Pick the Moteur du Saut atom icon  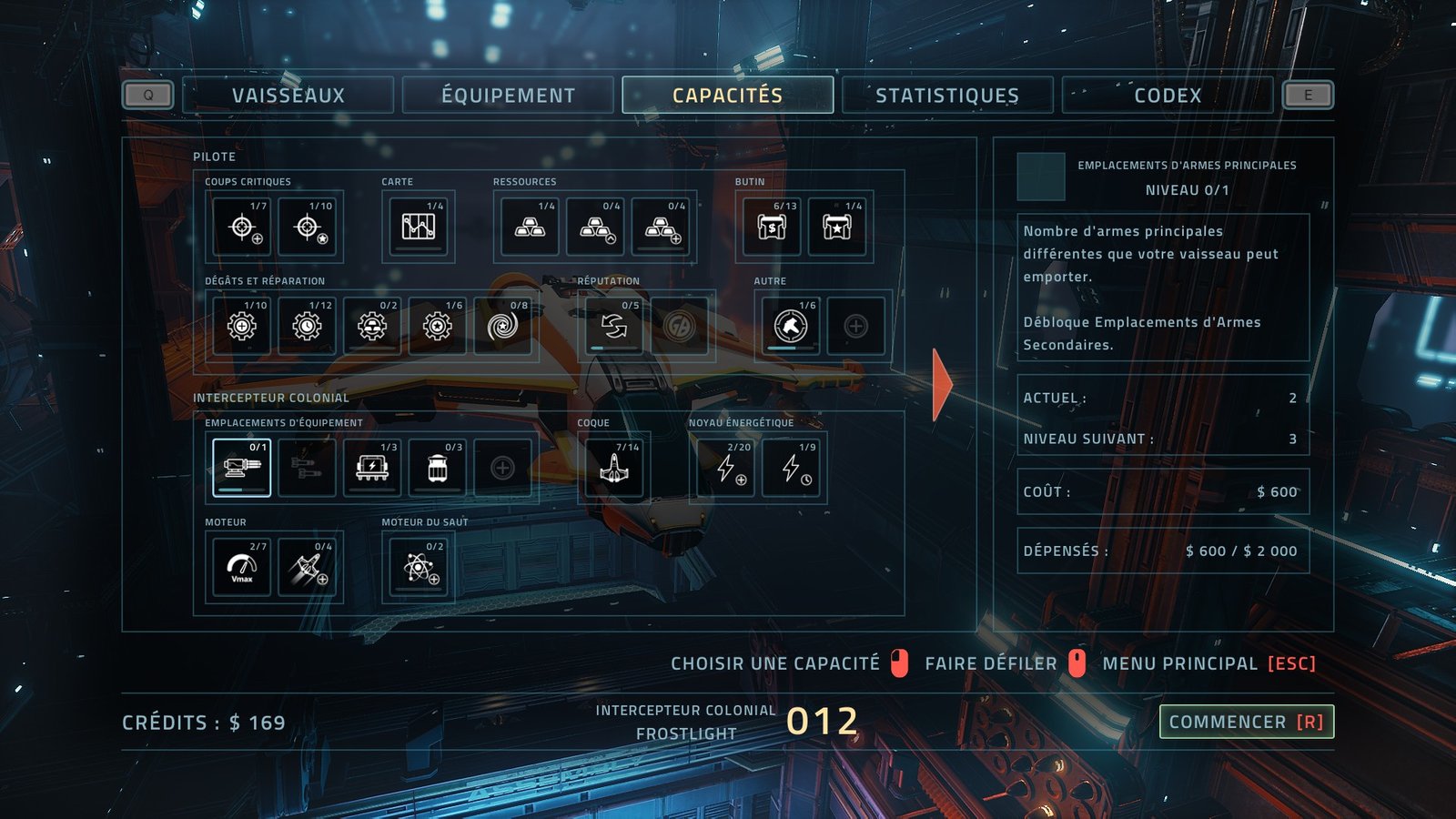point(419,567)
